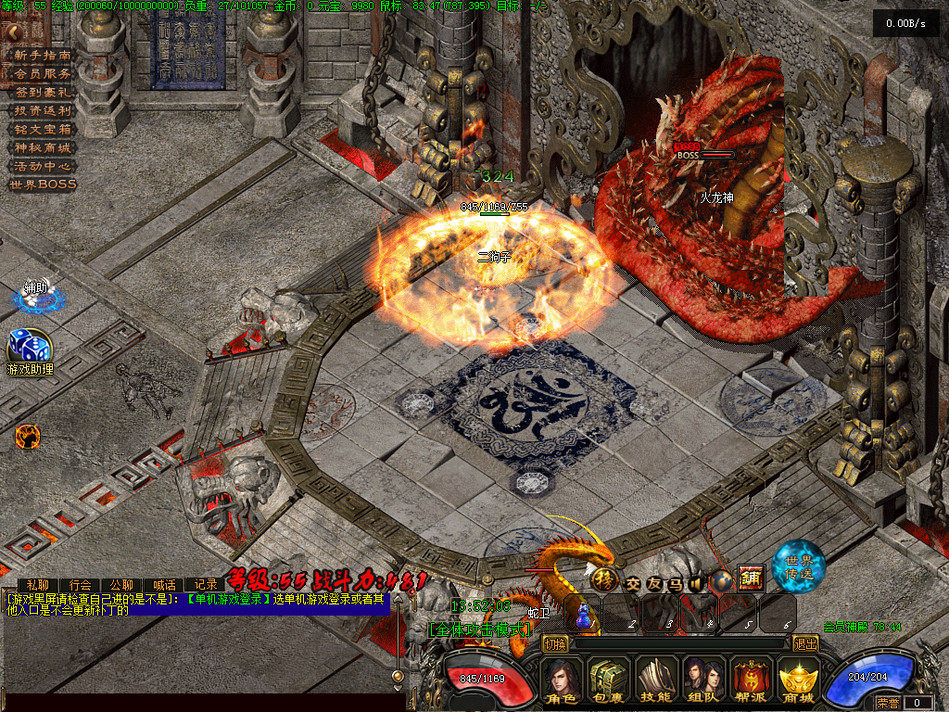Switch to the 行会 guild chat tab
Image resolution: width=949 pixels, height=712 pixels.
pos(80,584)
